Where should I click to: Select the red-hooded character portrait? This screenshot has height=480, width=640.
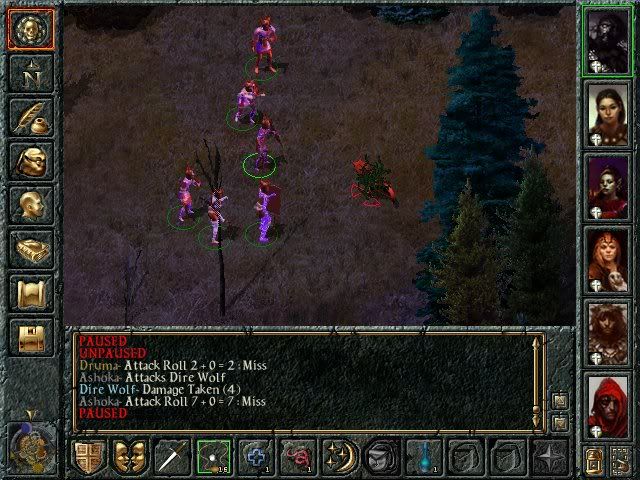[608, 408]
